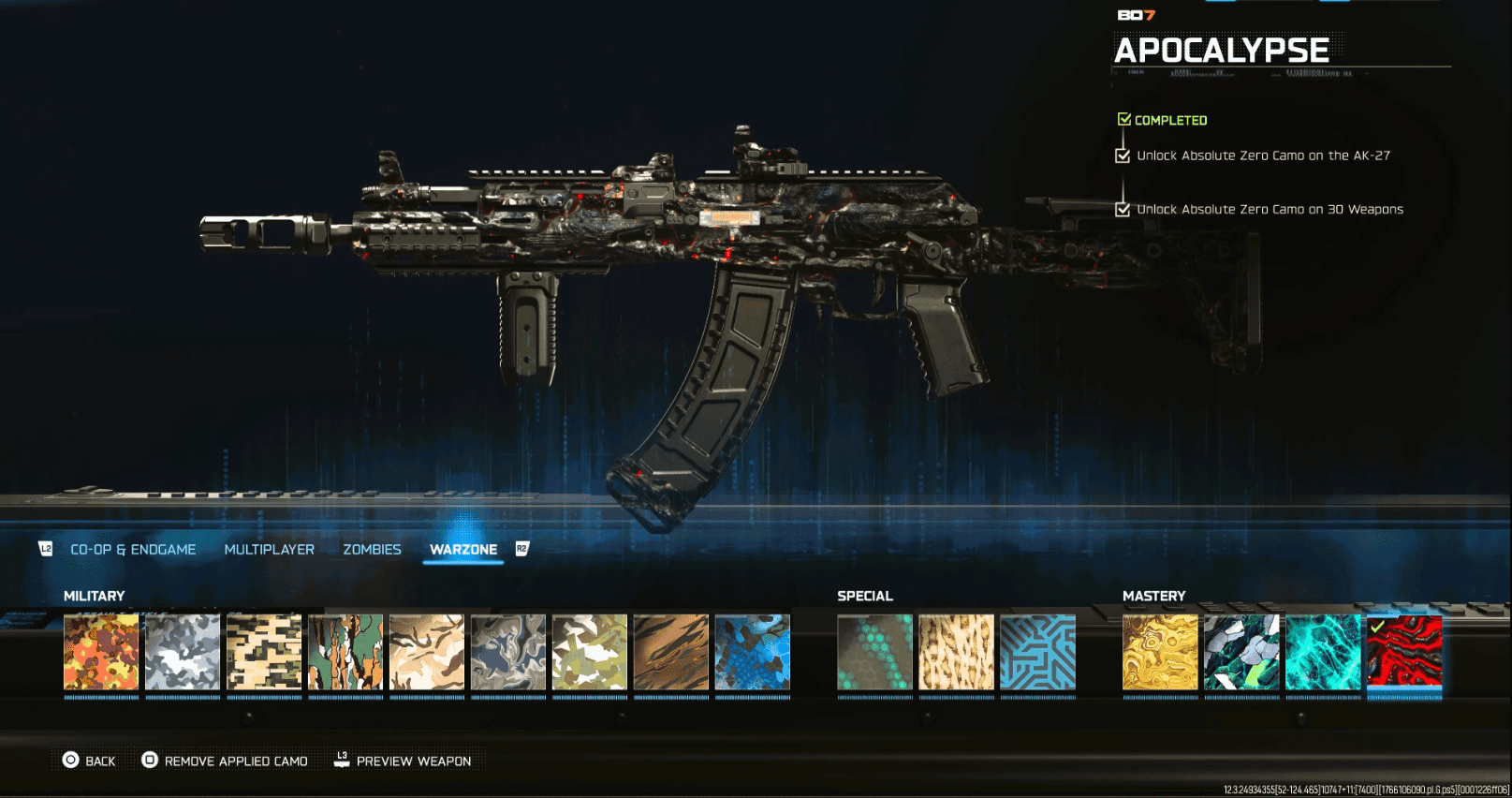Pick the gray and white camouflage swatch
The width and height of the screenshot is (1512, 798).
183,653
